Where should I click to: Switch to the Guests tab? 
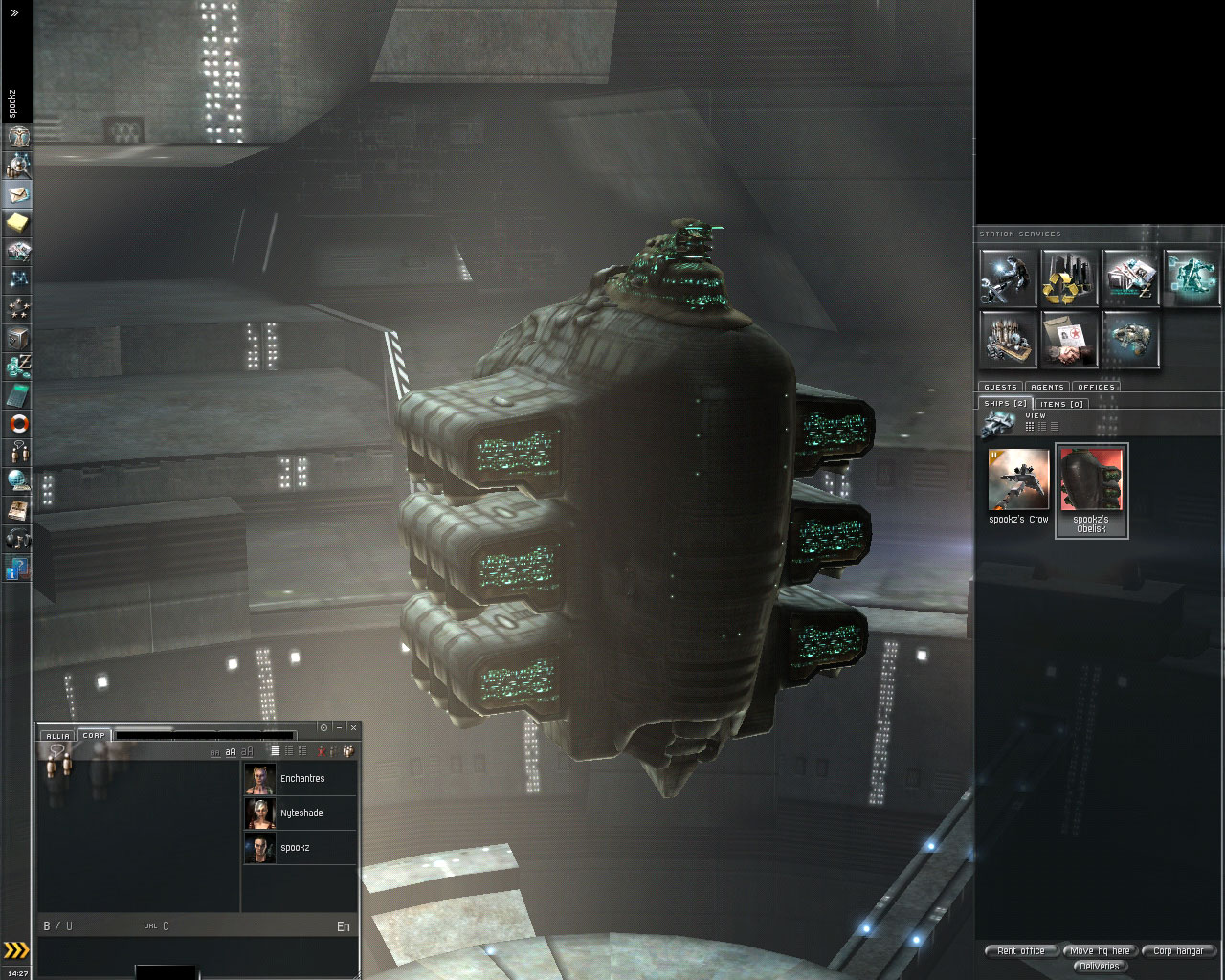point(1000,387)
